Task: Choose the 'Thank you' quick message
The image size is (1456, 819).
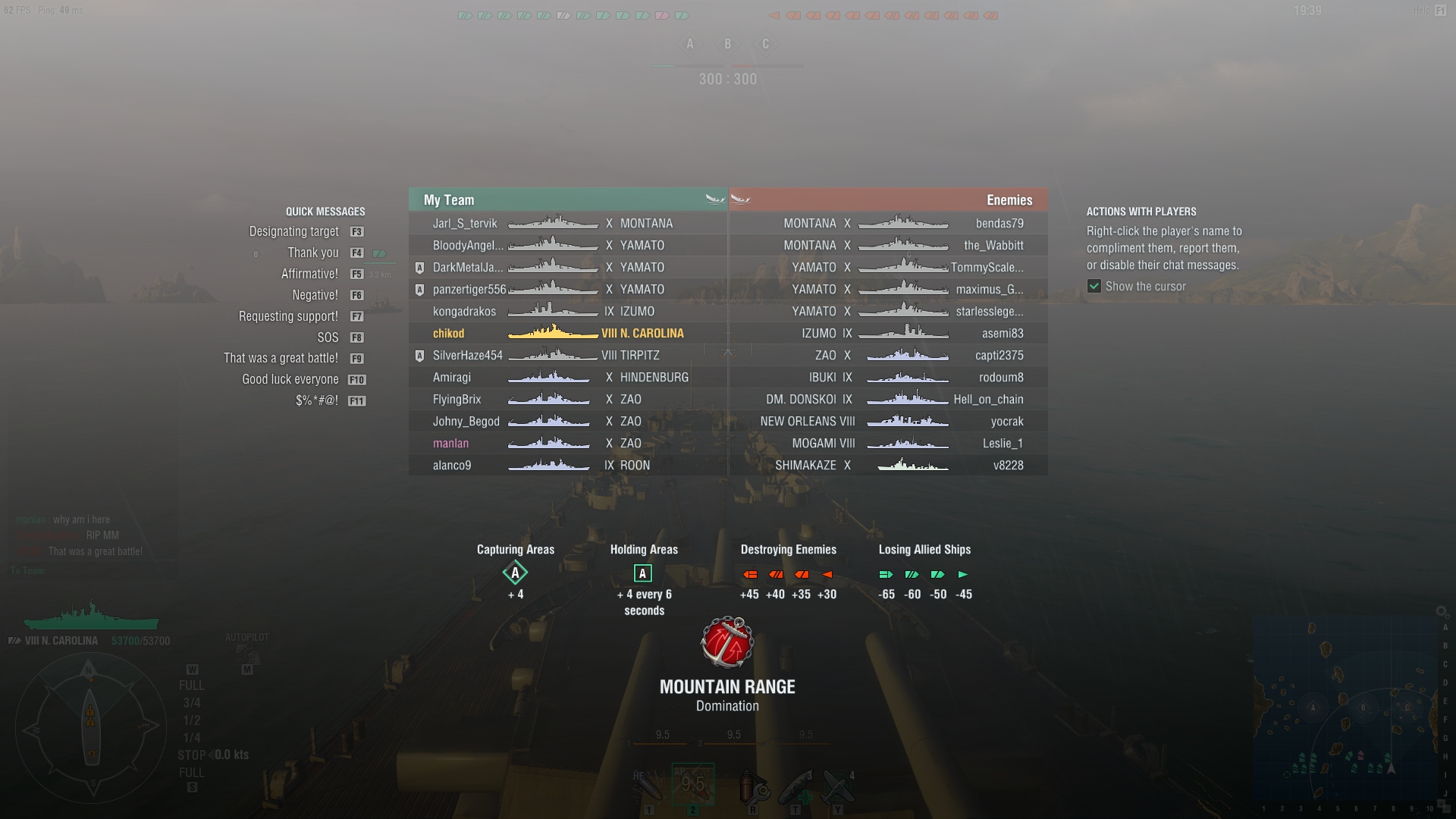Action: point(313,253)
